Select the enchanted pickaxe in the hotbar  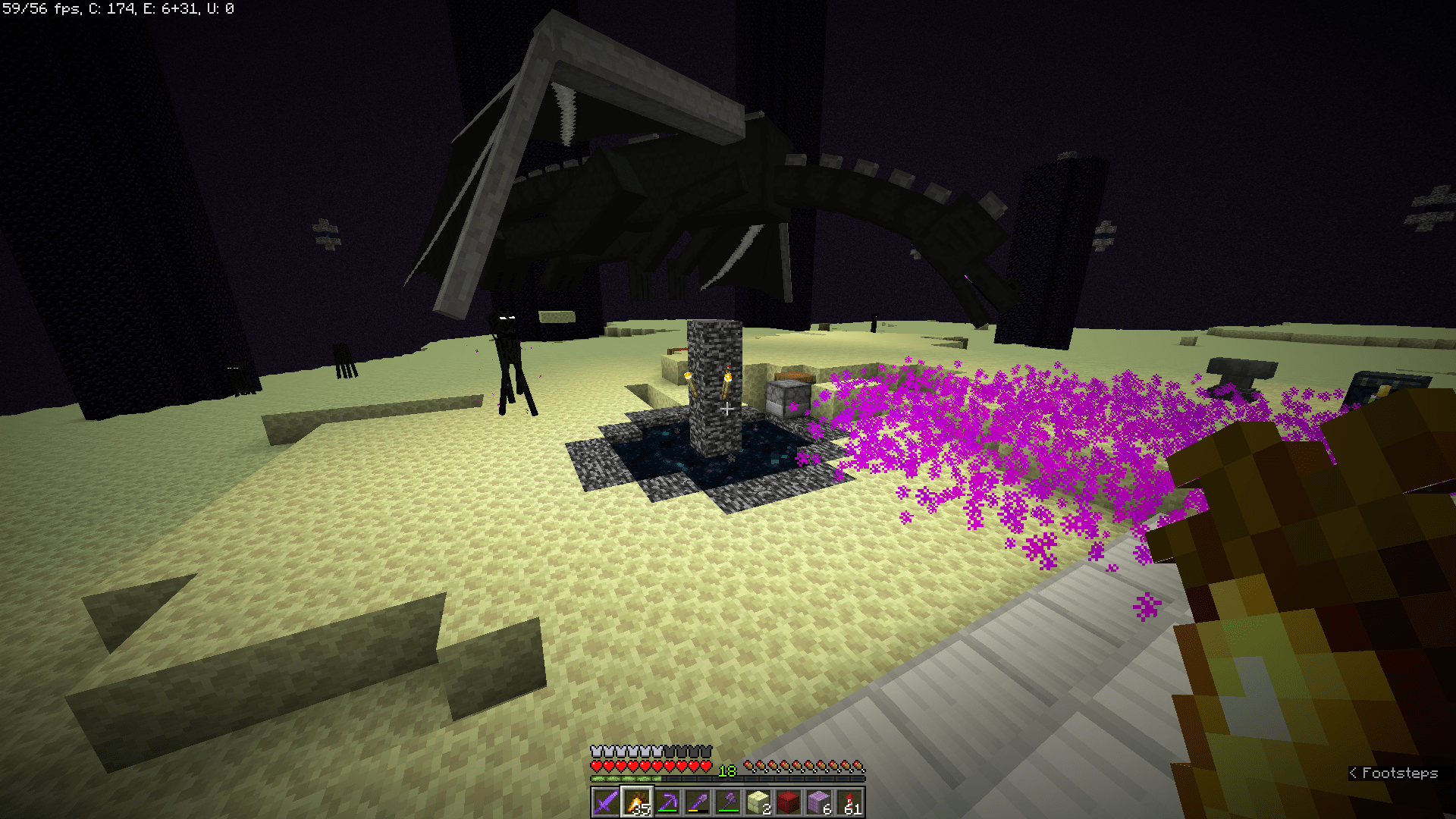pyautogui.click(x=667, y=802)
